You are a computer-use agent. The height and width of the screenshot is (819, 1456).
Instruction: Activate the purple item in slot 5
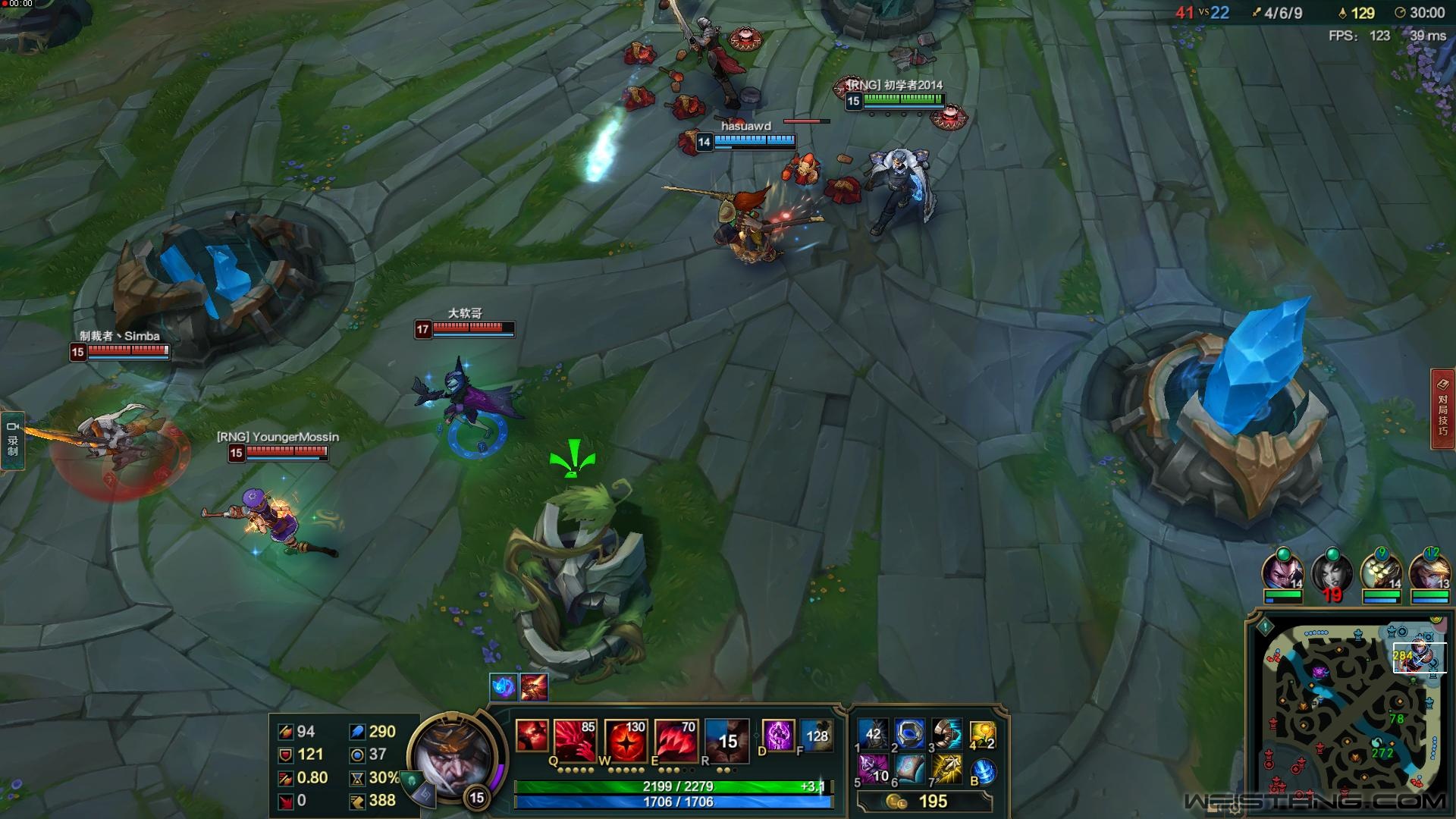(873, 770)
